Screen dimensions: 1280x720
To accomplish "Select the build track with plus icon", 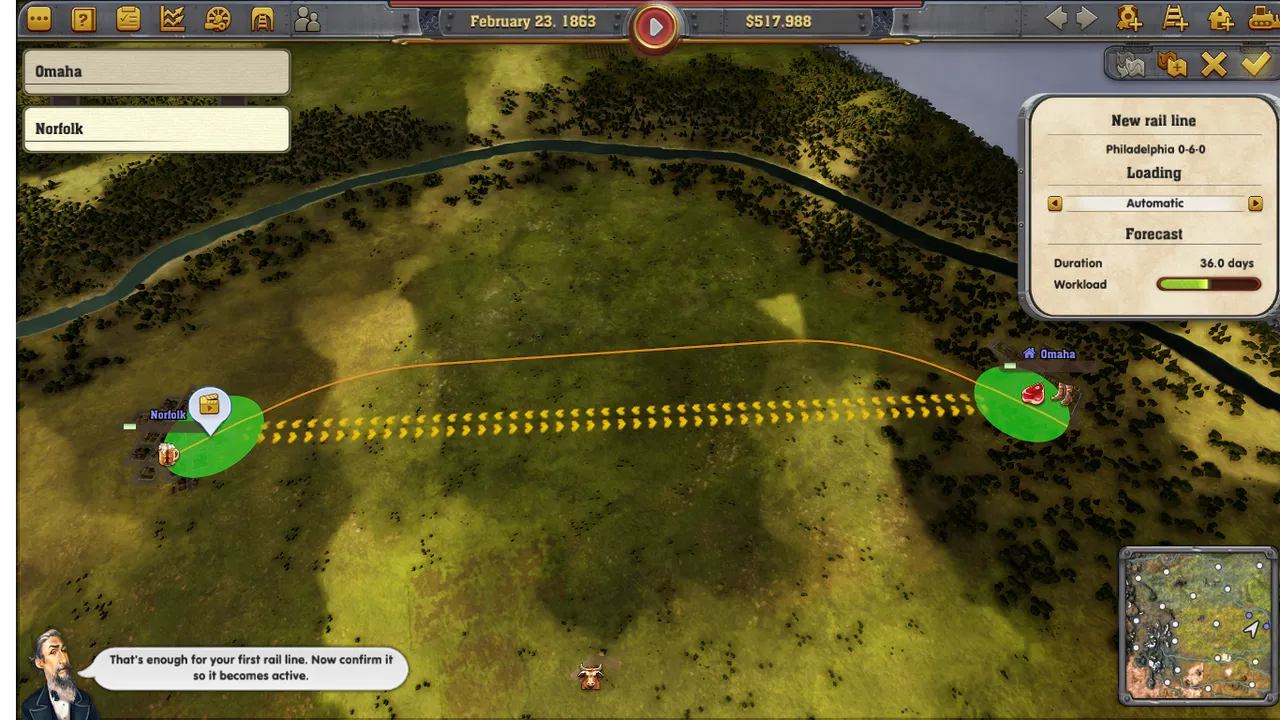I will 1175,18.
